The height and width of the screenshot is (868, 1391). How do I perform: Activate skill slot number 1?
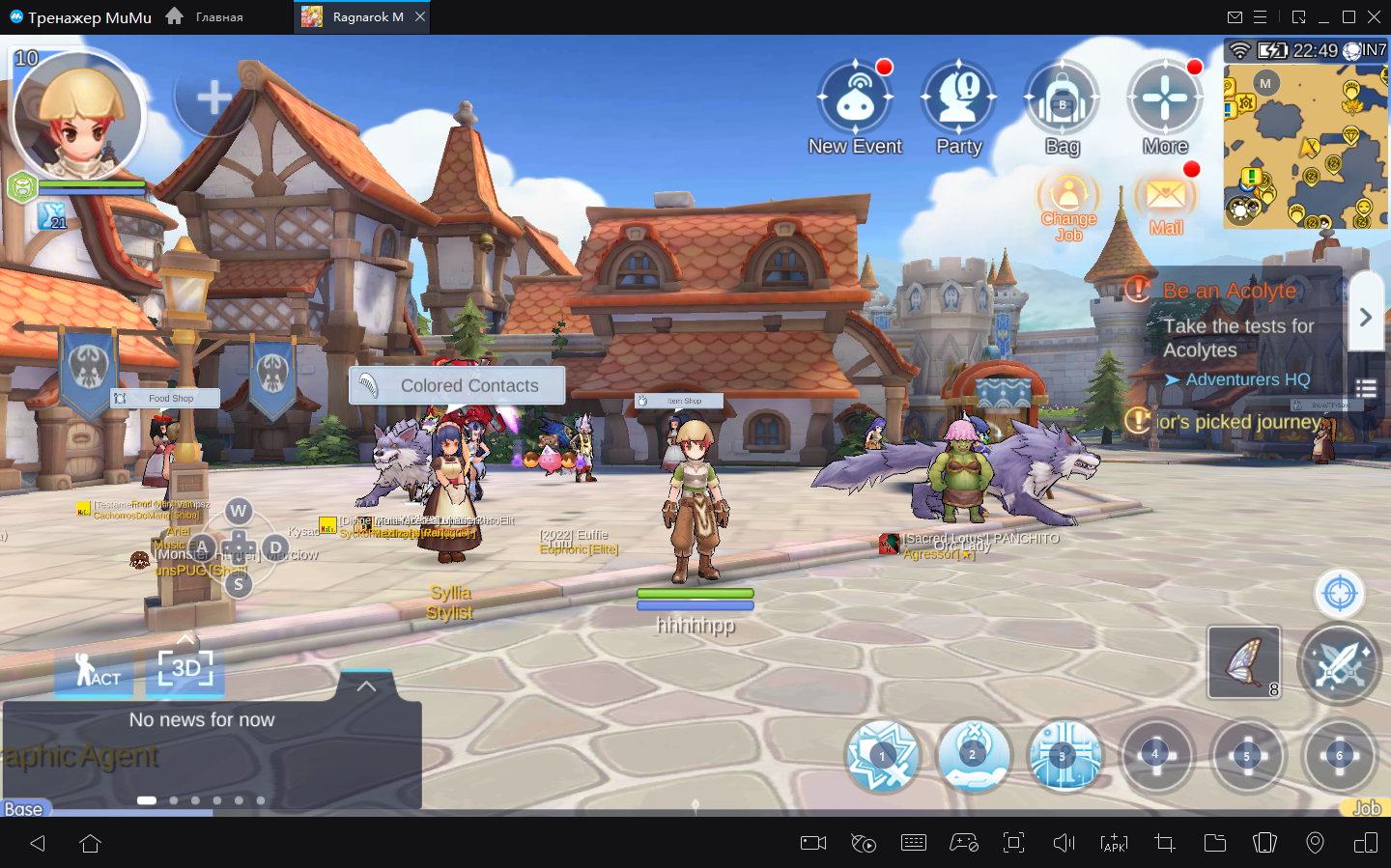[882, 756]
